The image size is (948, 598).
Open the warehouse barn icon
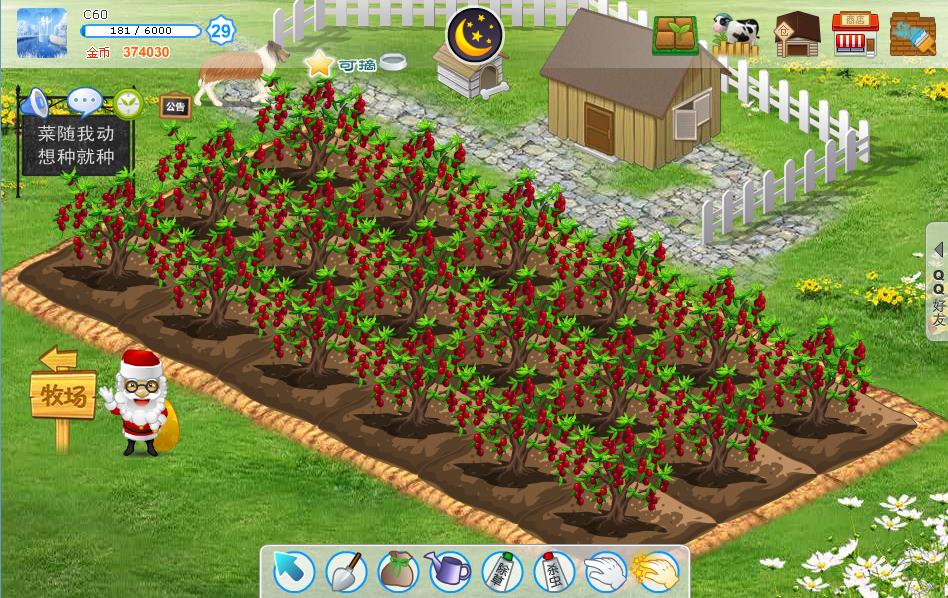coord(797,34)
